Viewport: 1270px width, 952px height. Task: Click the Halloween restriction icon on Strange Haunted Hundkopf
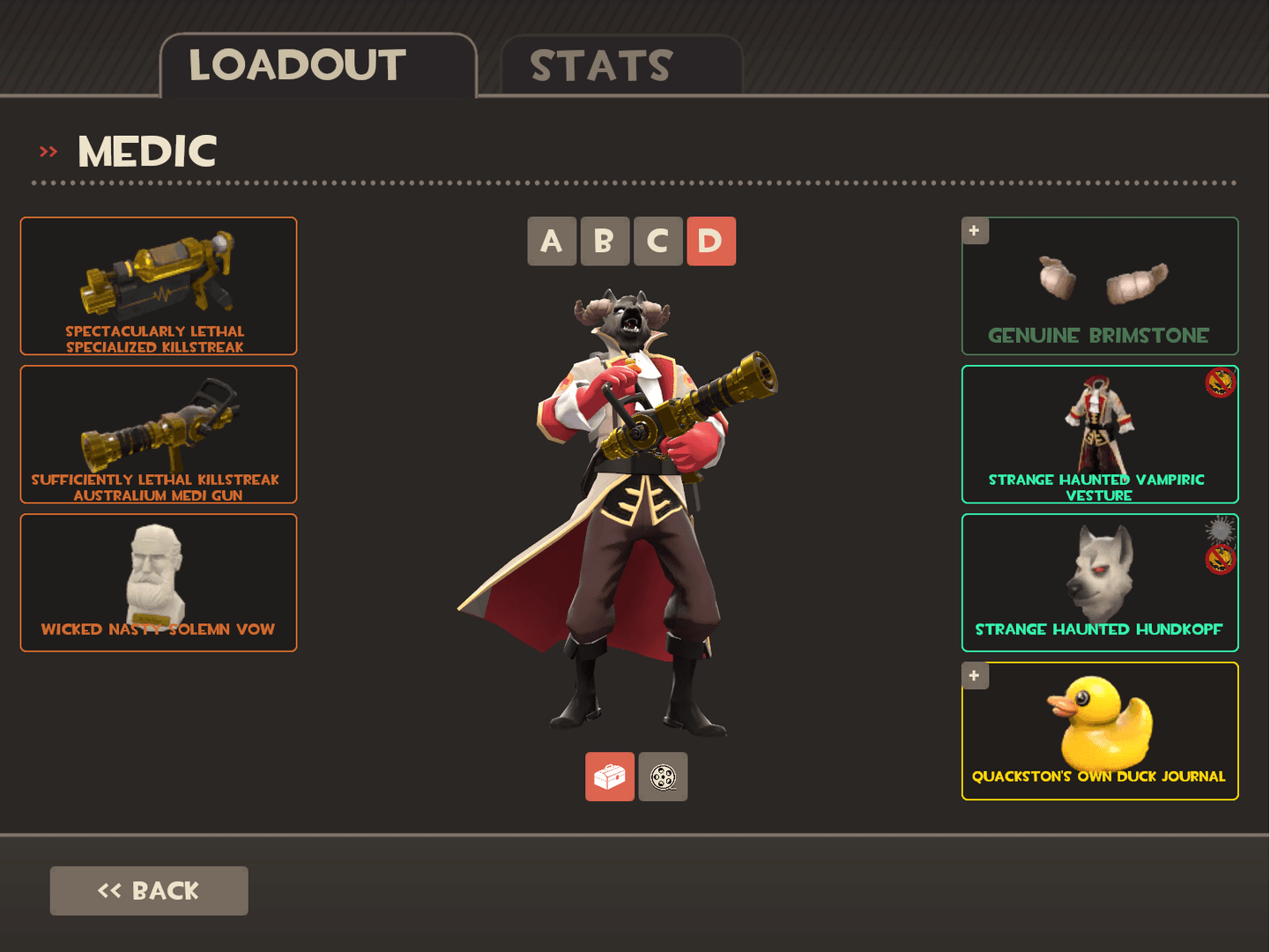point(1220,558)
